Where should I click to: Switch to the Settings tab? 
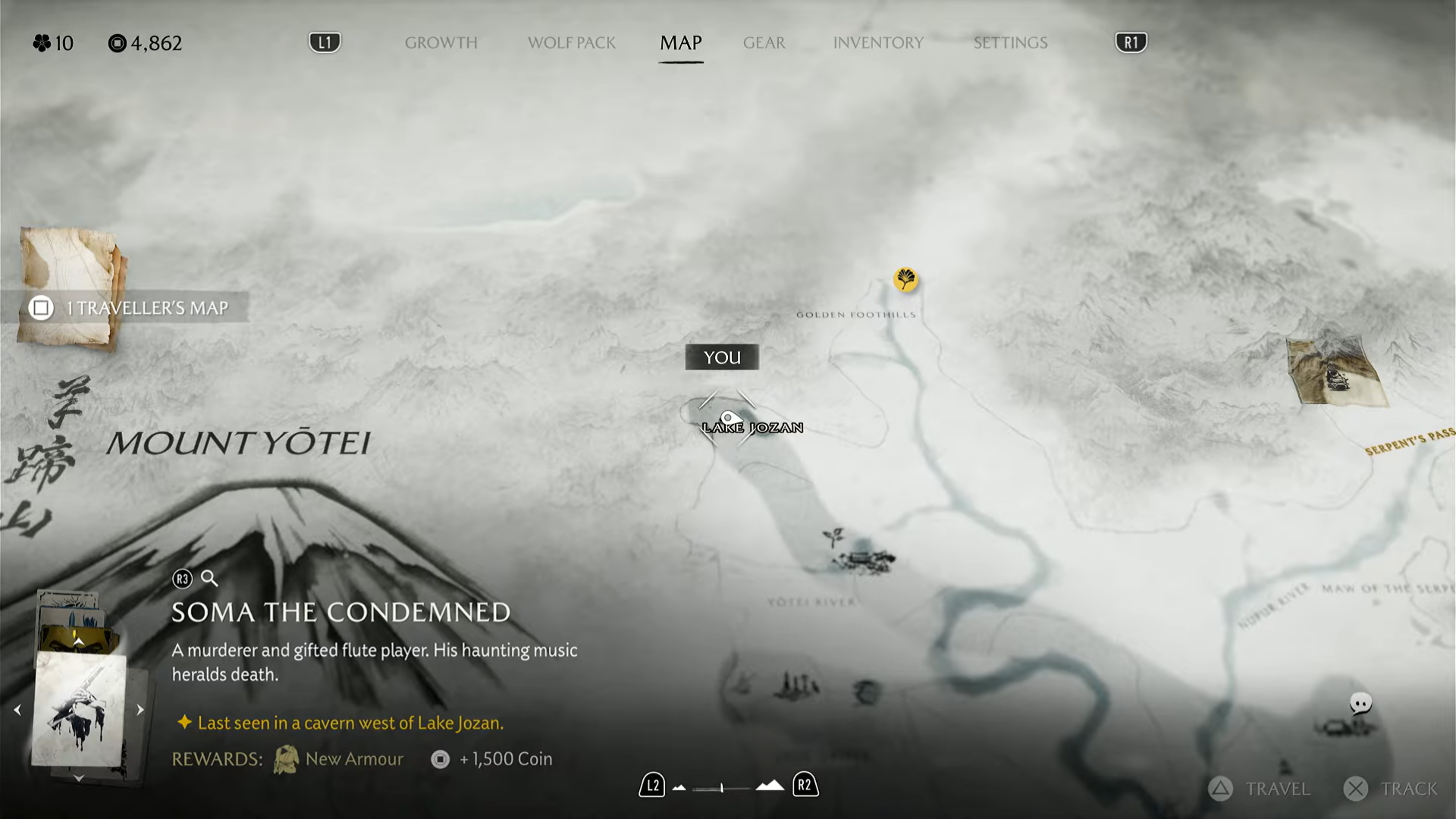click(1010, 43)
